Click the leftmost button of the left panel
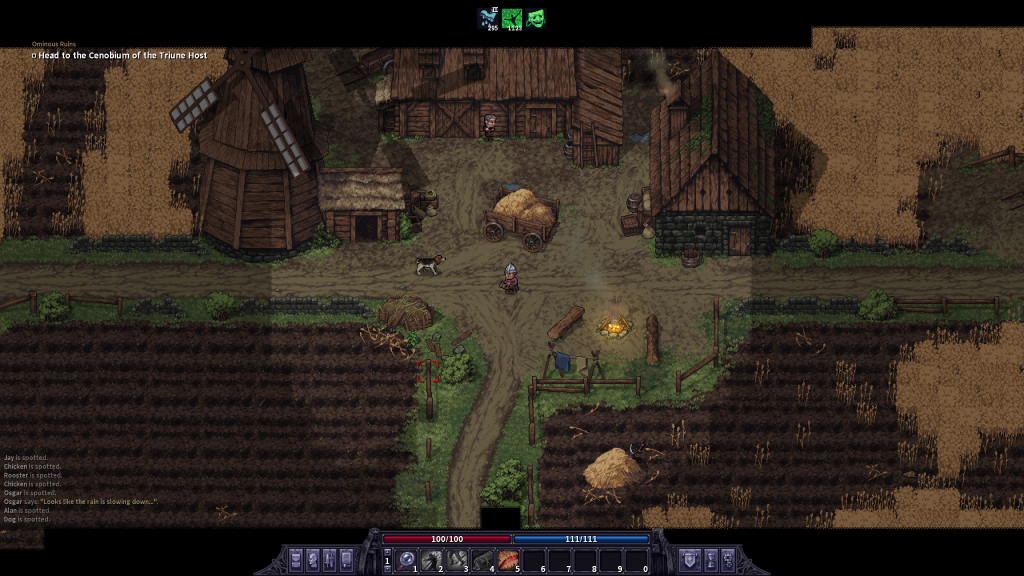 click(x=296, y=559)
